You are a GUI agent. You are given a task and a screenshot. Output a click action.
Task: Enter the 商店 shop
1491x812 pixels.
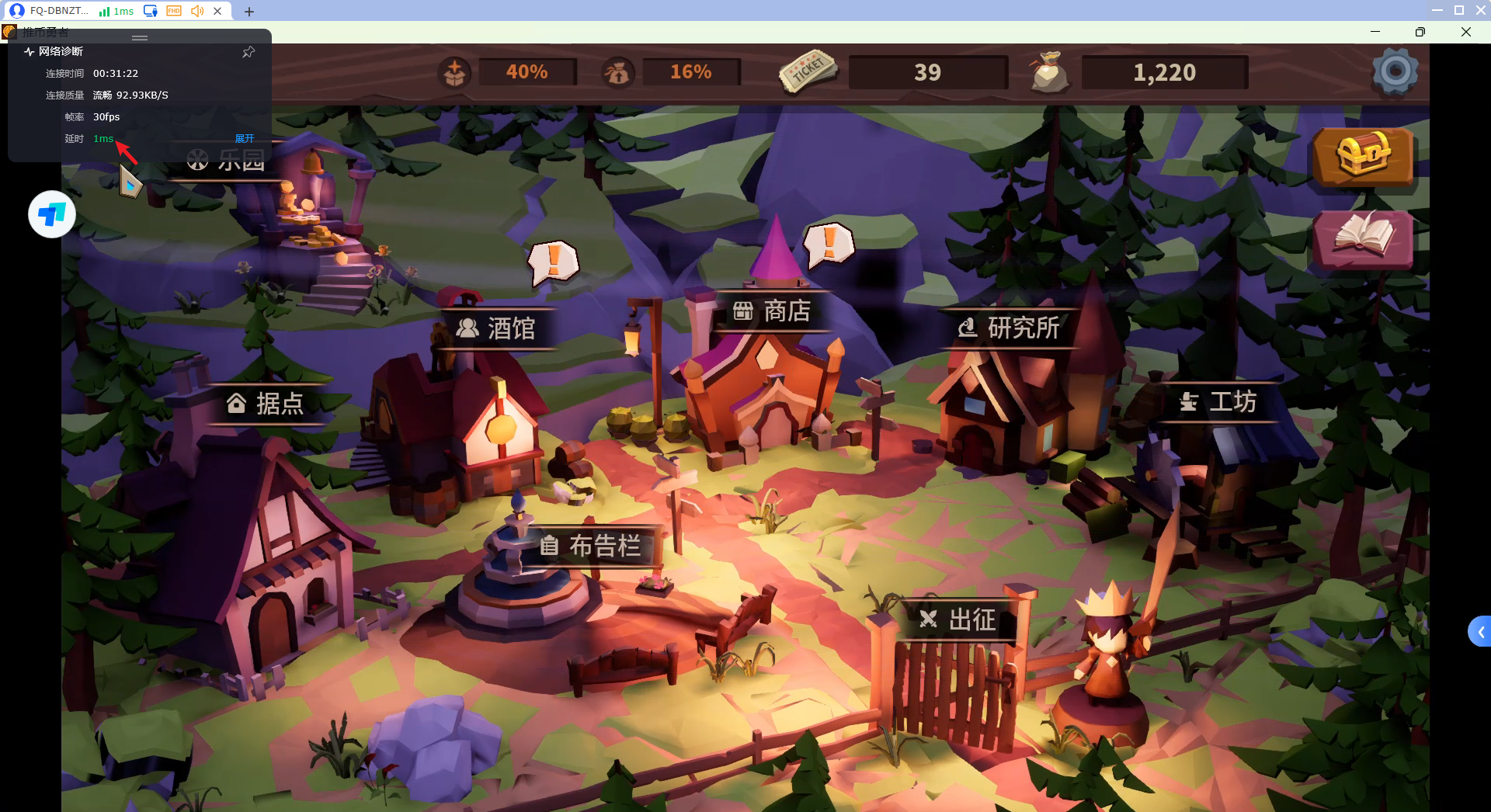point(772,311)
